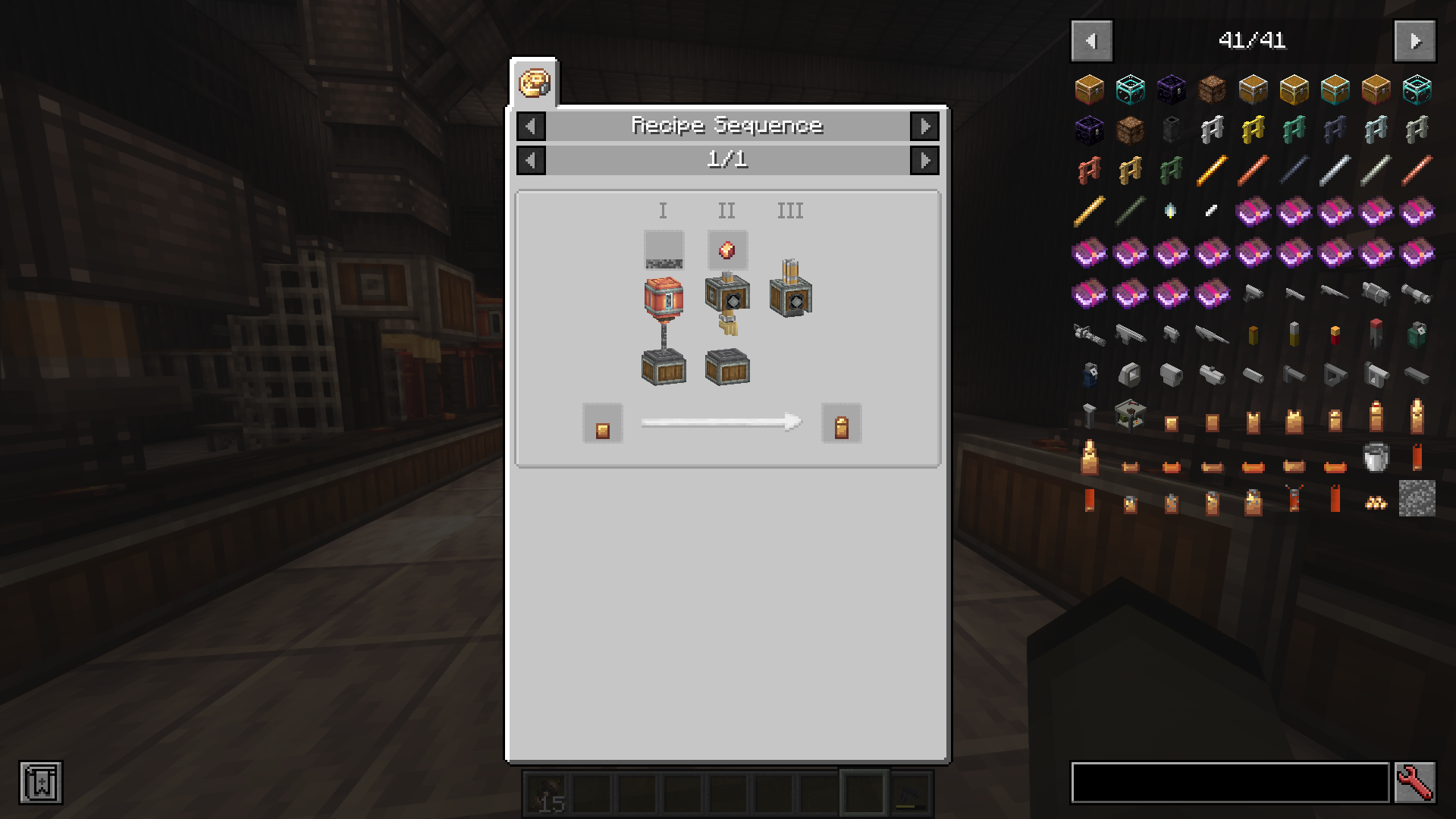
Task: Click the 'W' icon in the bottom-left corner
Action: pos(40,782)
